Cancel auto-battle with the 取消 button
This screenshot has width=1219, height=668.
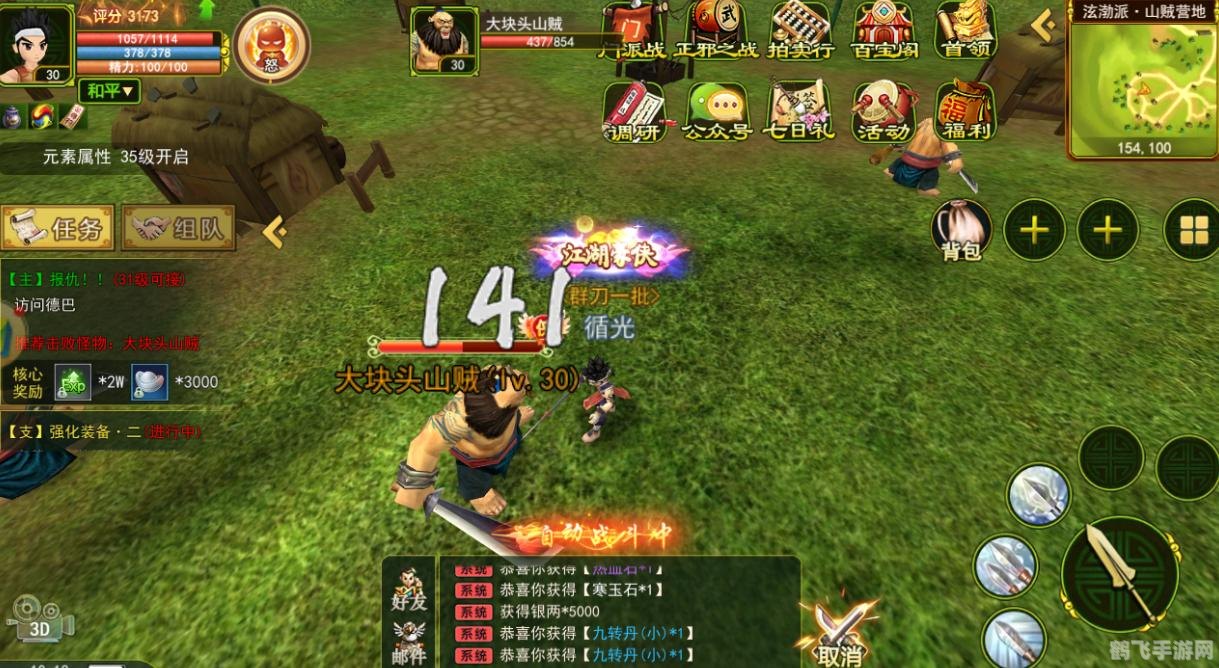pos(839,635)
